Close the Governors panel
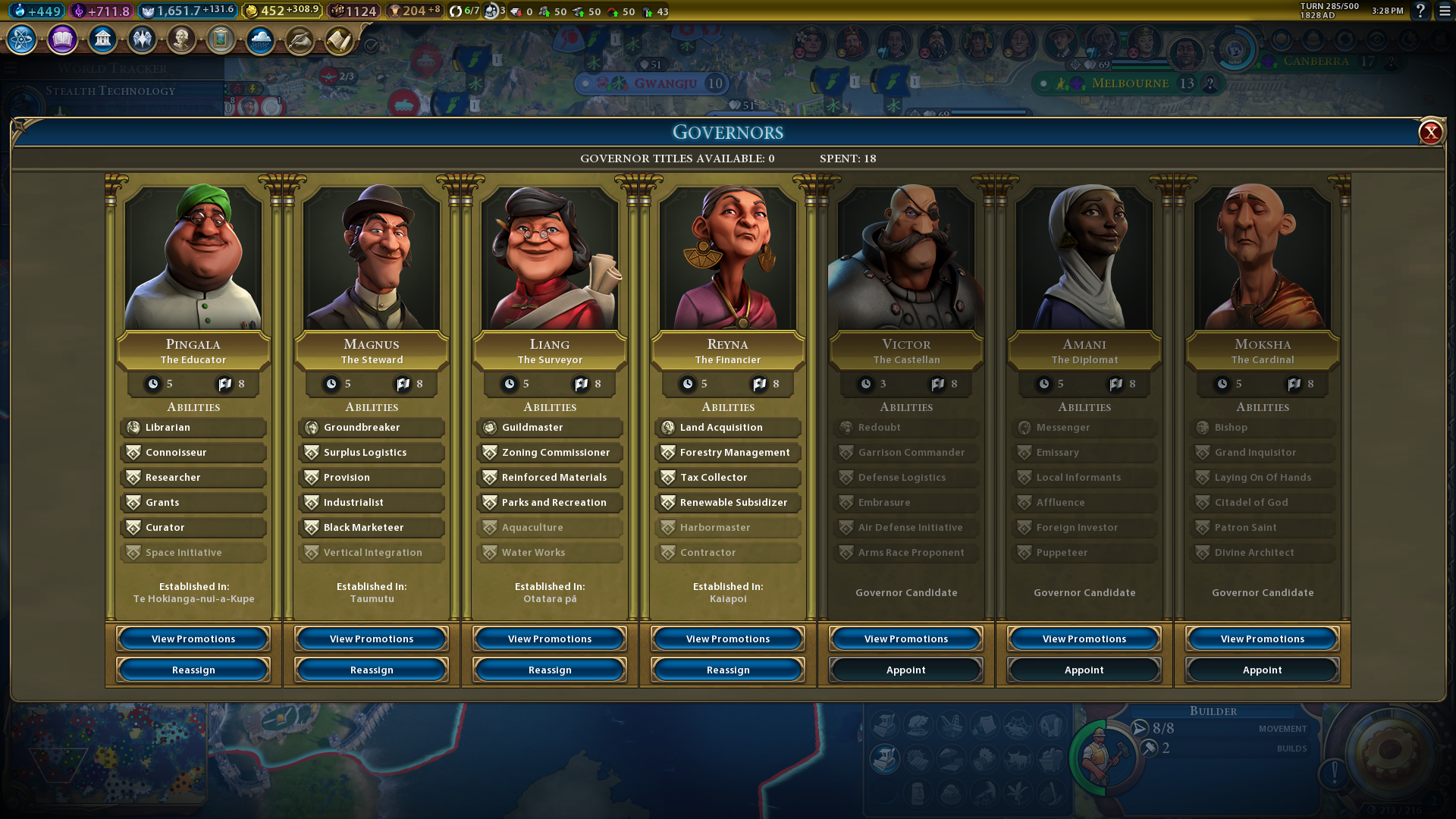Screen dimensions: 1456x819 pos(1430,133)
